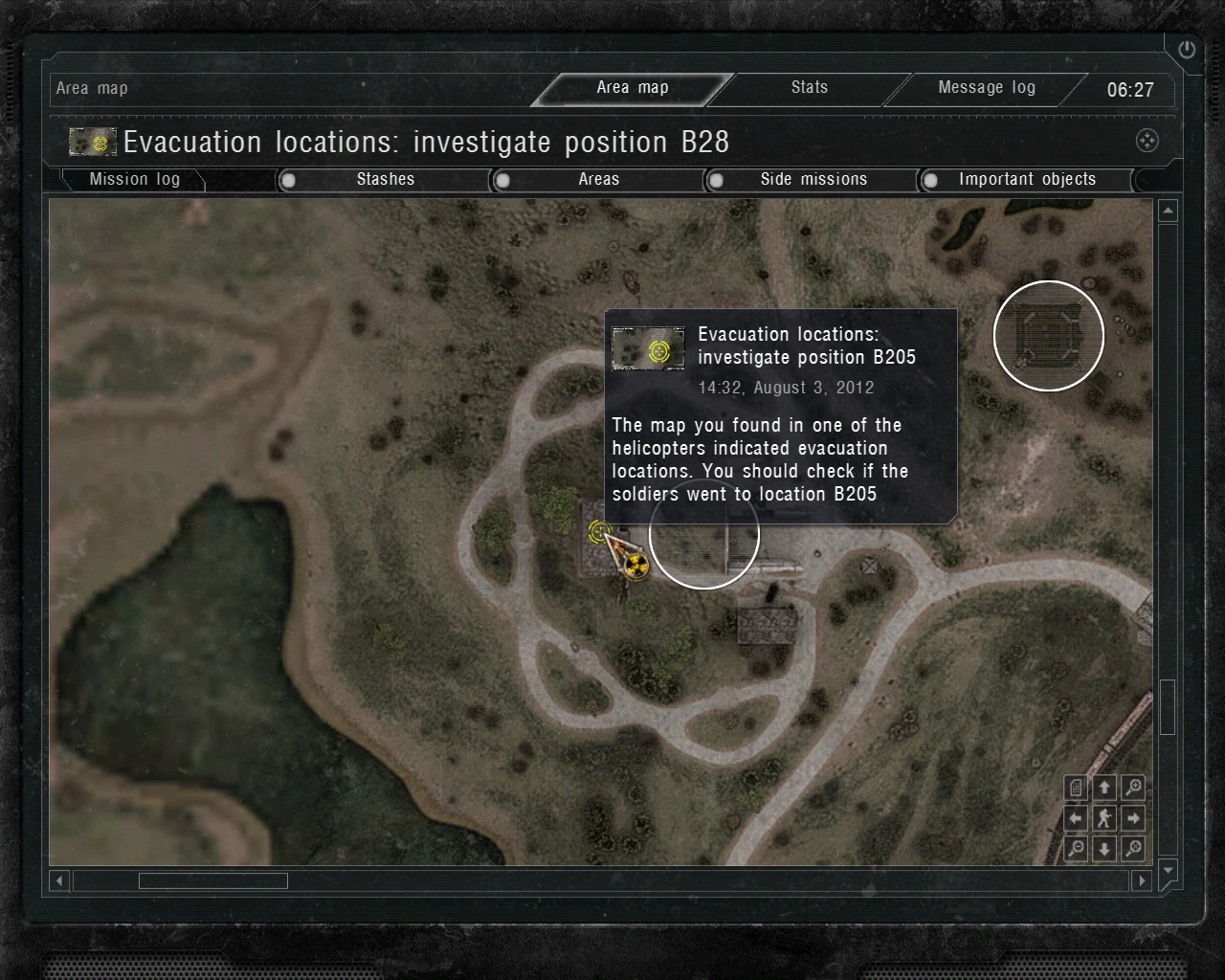Zoom out with the minus magnifier button
This screenshot has width=1225, height=980.
[1076, 849]
